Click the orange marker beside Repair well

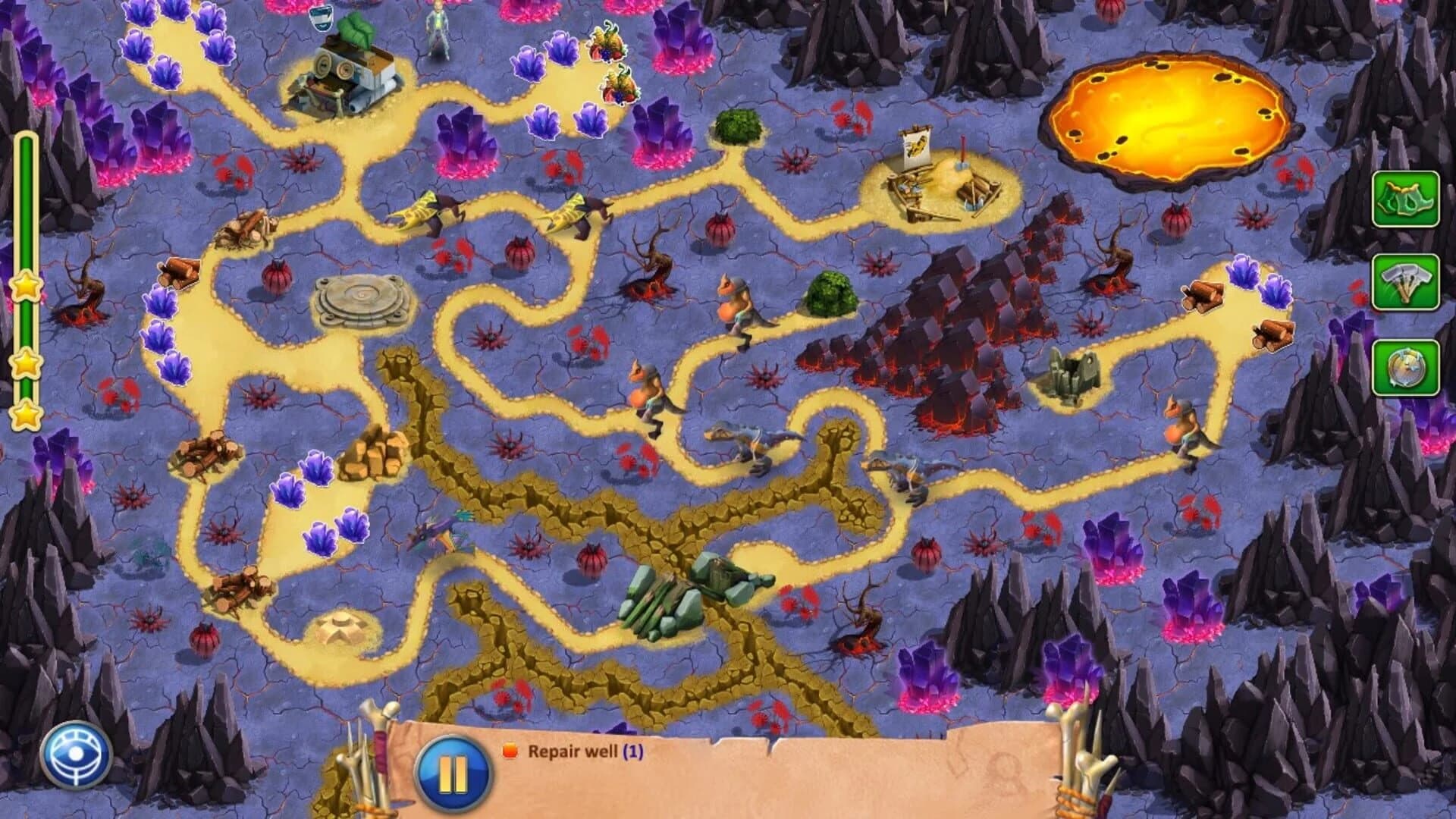click(509, 751)
